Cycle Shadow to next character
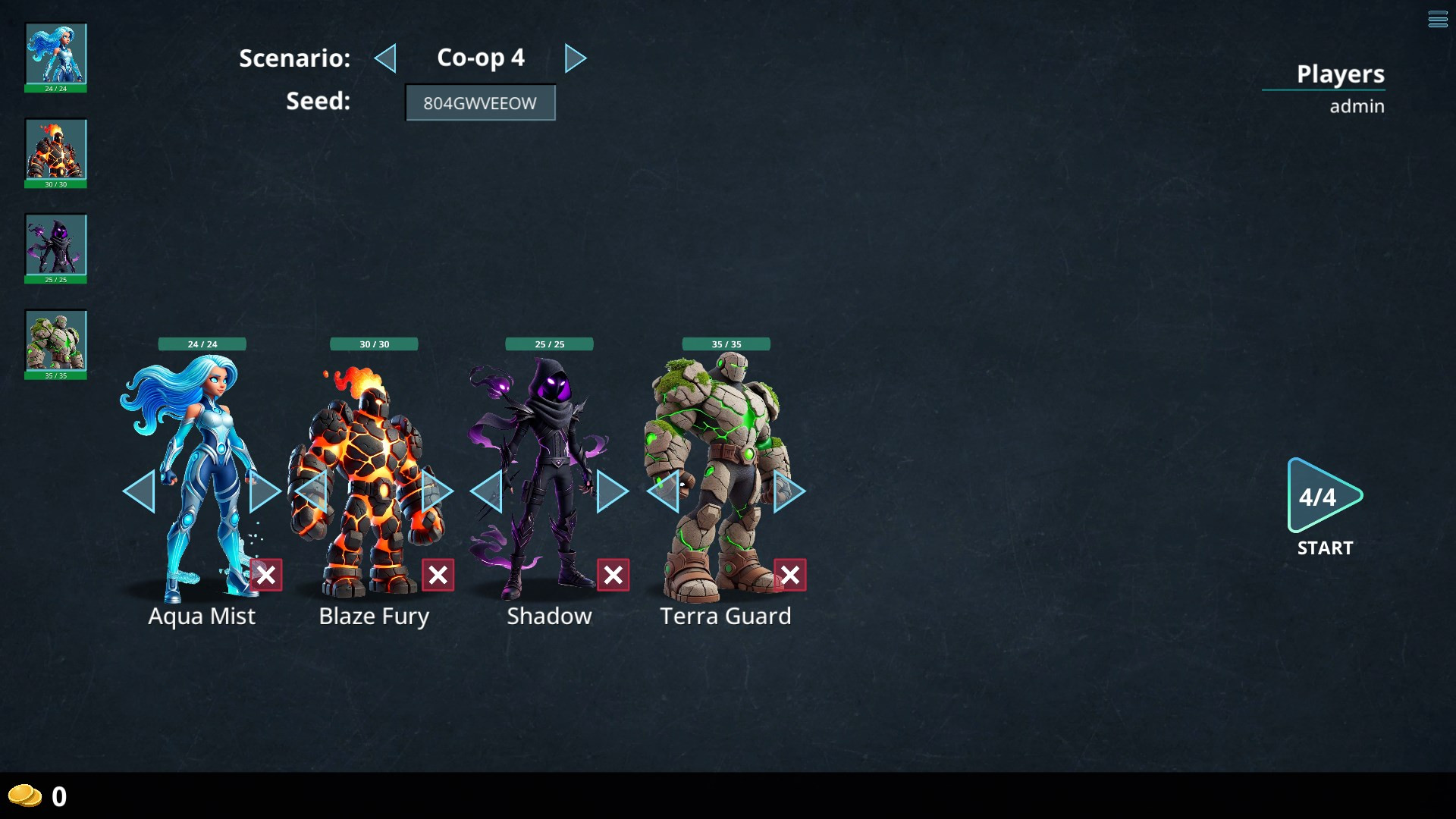 click(x=611, y=491)
